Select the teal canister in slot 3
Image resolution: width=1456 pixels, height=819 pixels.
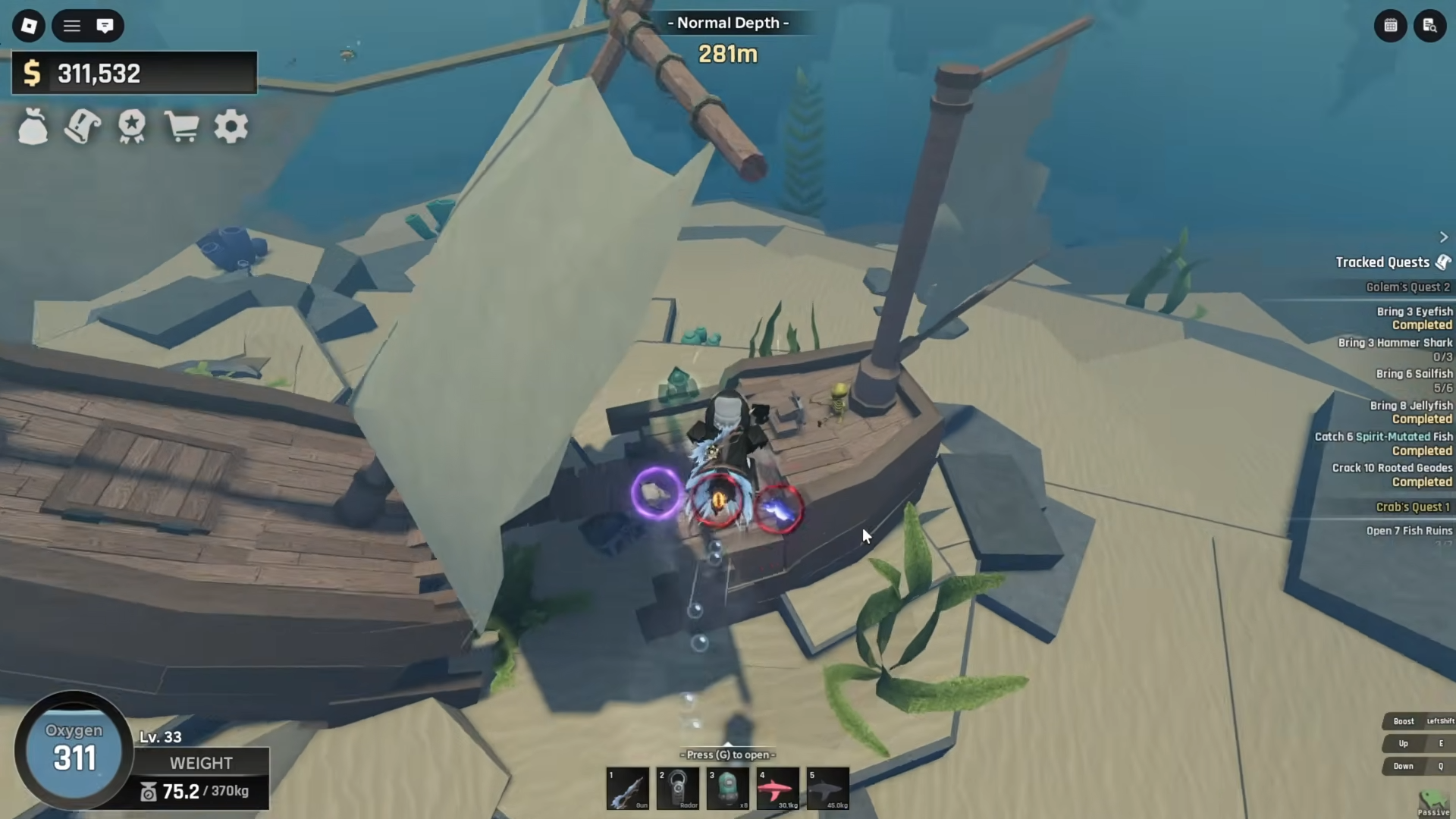[728, 789]
